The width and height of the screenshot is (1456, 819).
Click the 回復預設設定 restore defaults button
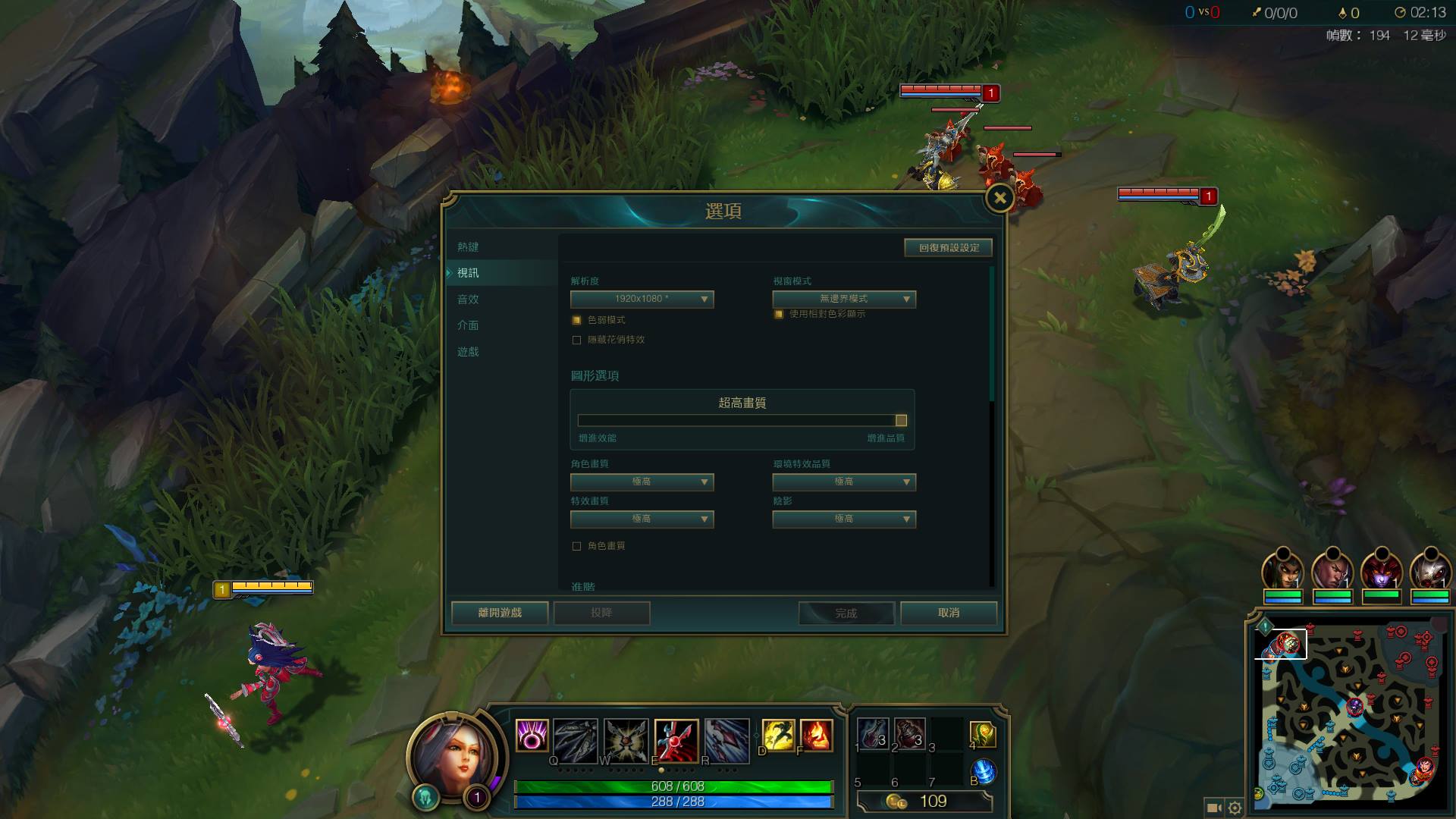pyautogui.click(x=948, y=248)
